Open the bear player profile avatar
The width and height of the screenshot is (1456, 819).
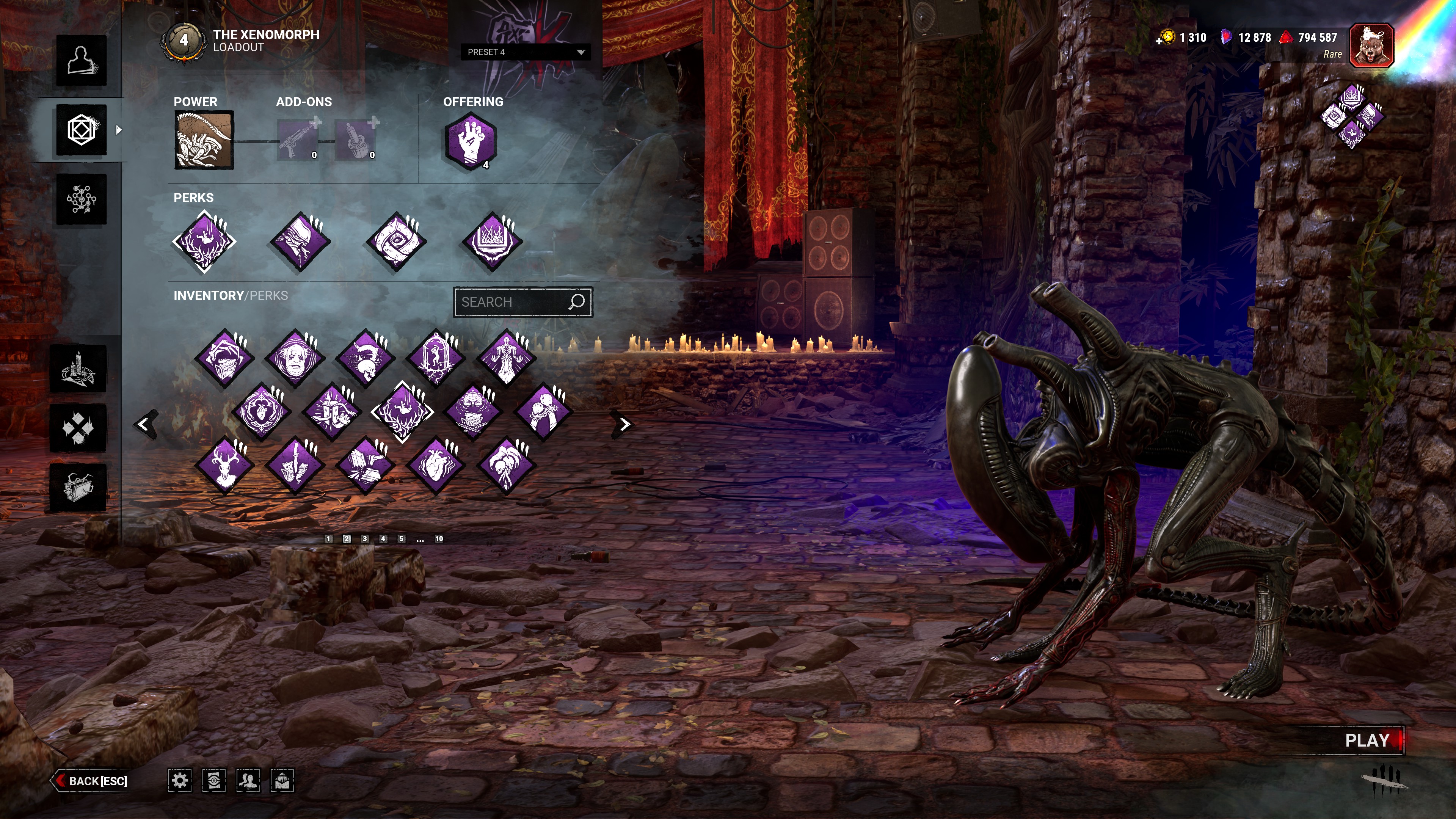pos(1371,45)
